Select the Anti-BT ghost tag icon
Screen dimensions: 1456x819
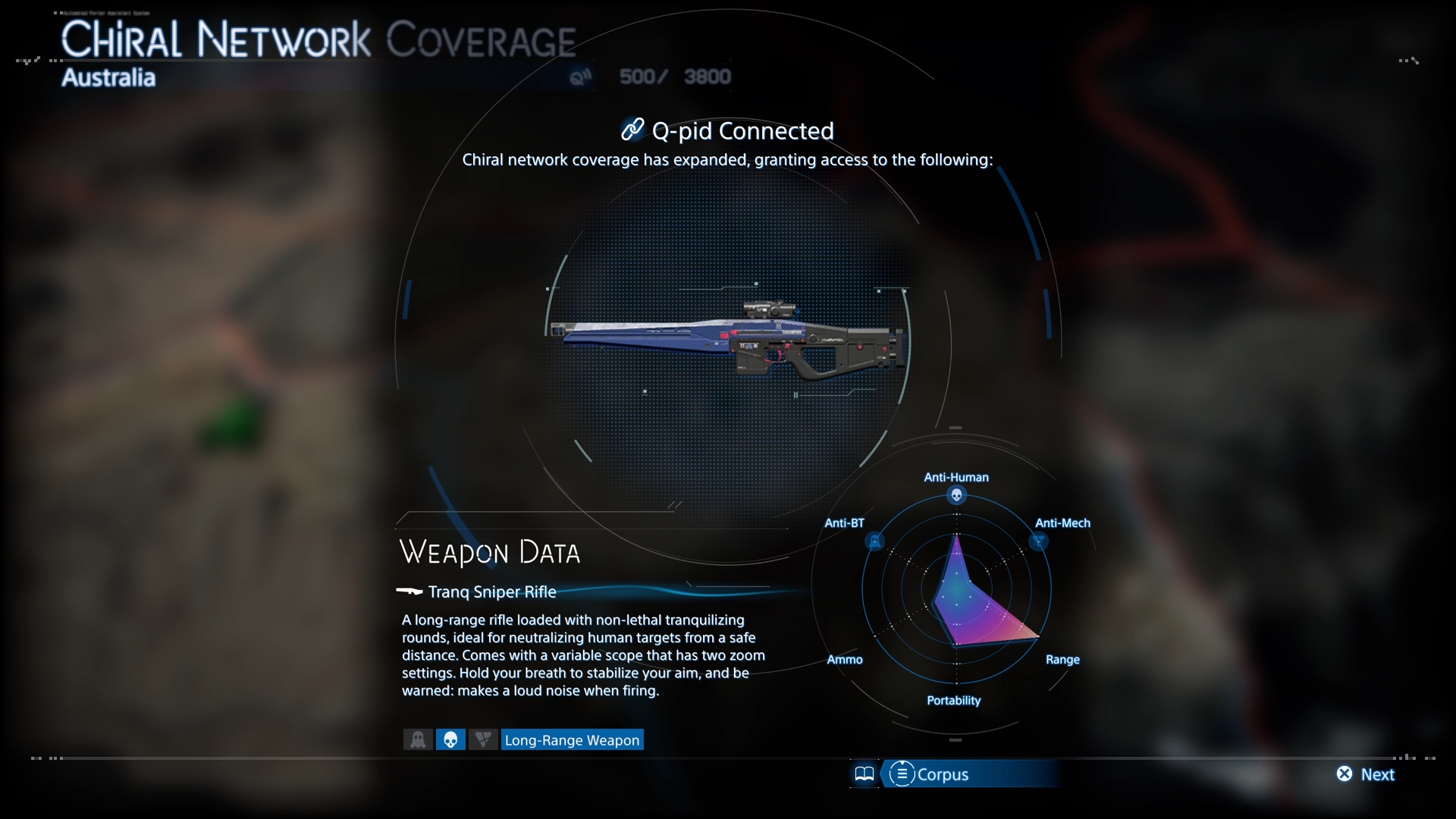click(418, 739)
